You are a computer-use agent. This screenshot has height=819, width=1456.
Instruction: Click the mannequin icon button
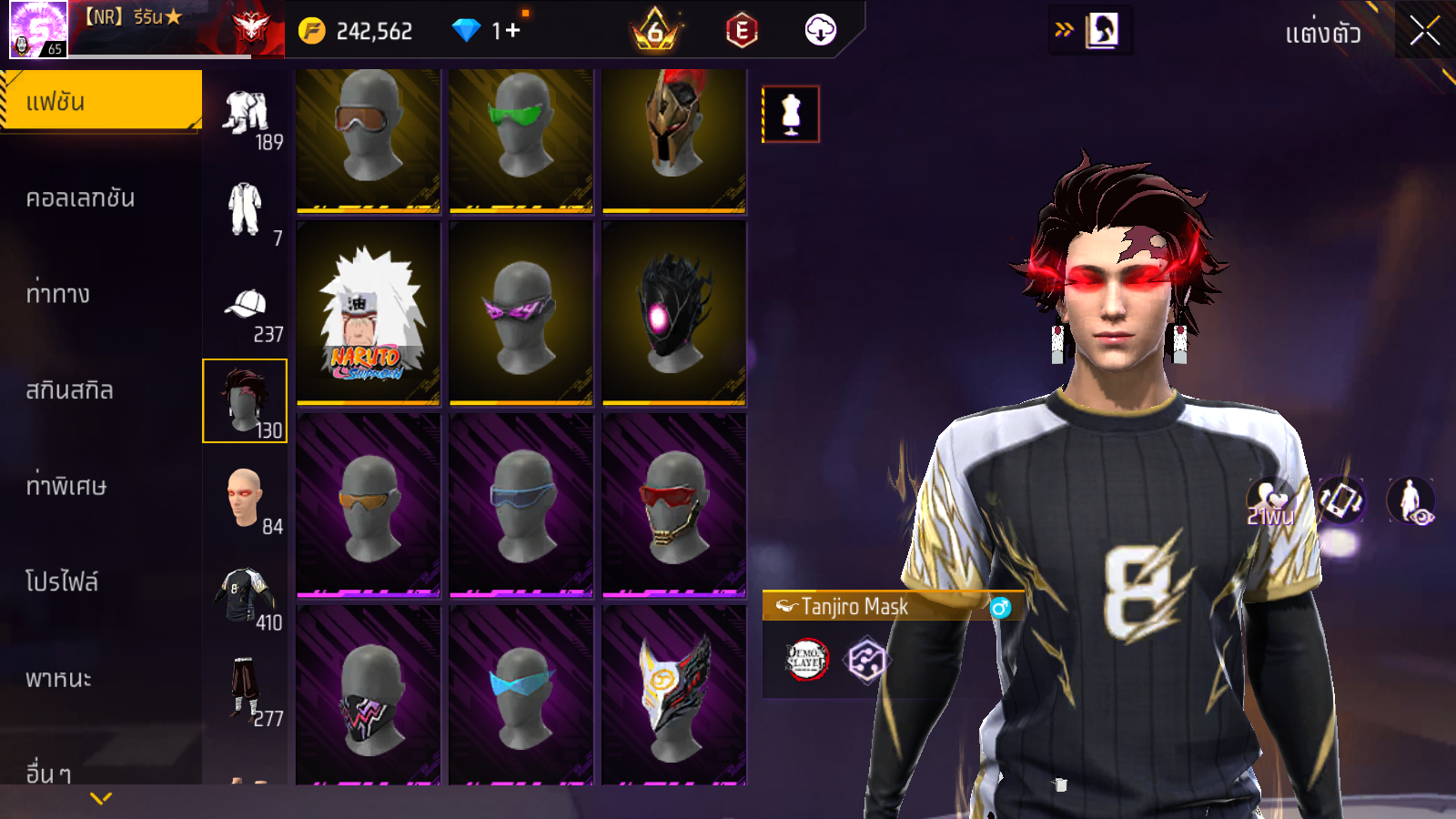[x=791, y=115]
